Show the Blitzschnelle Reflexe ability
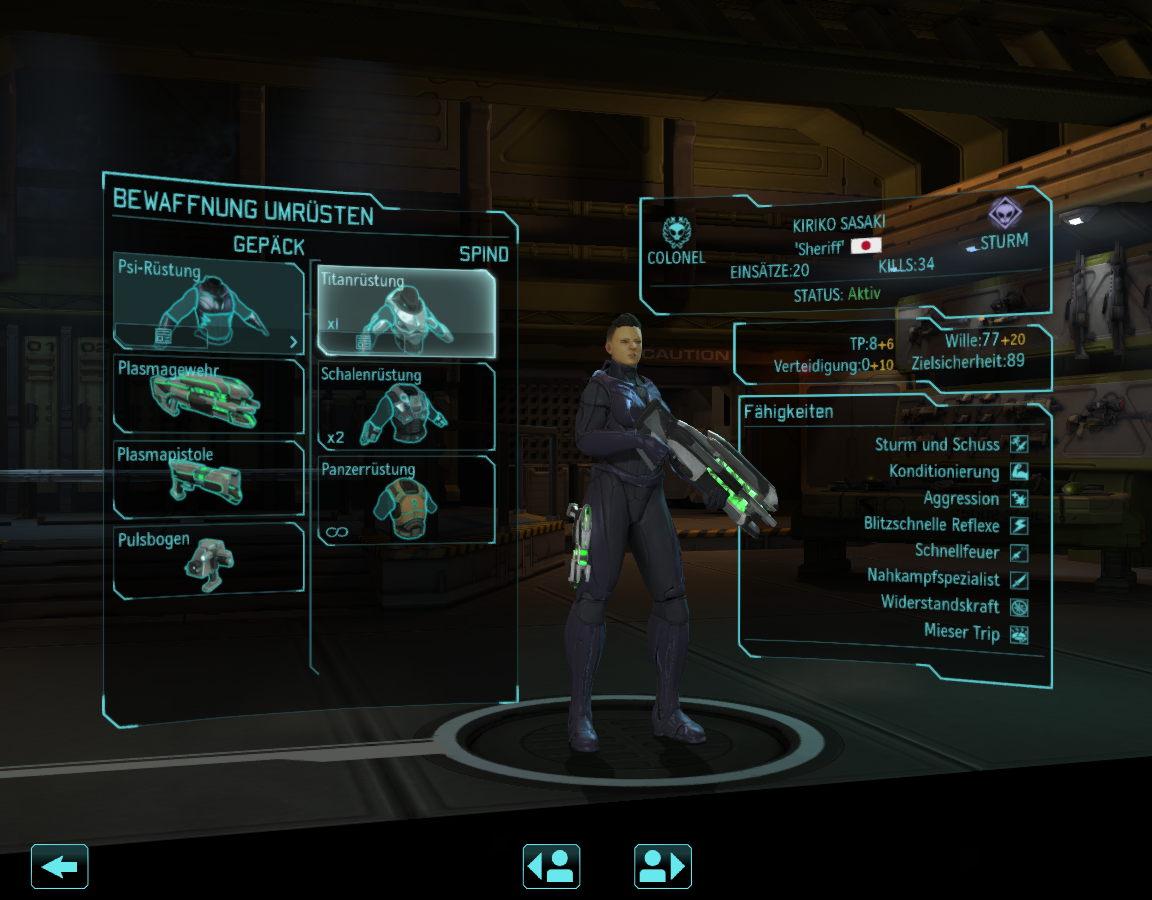Image resolution: width=1152 pixels, height=900 pixels. [x=1018, y=525]
